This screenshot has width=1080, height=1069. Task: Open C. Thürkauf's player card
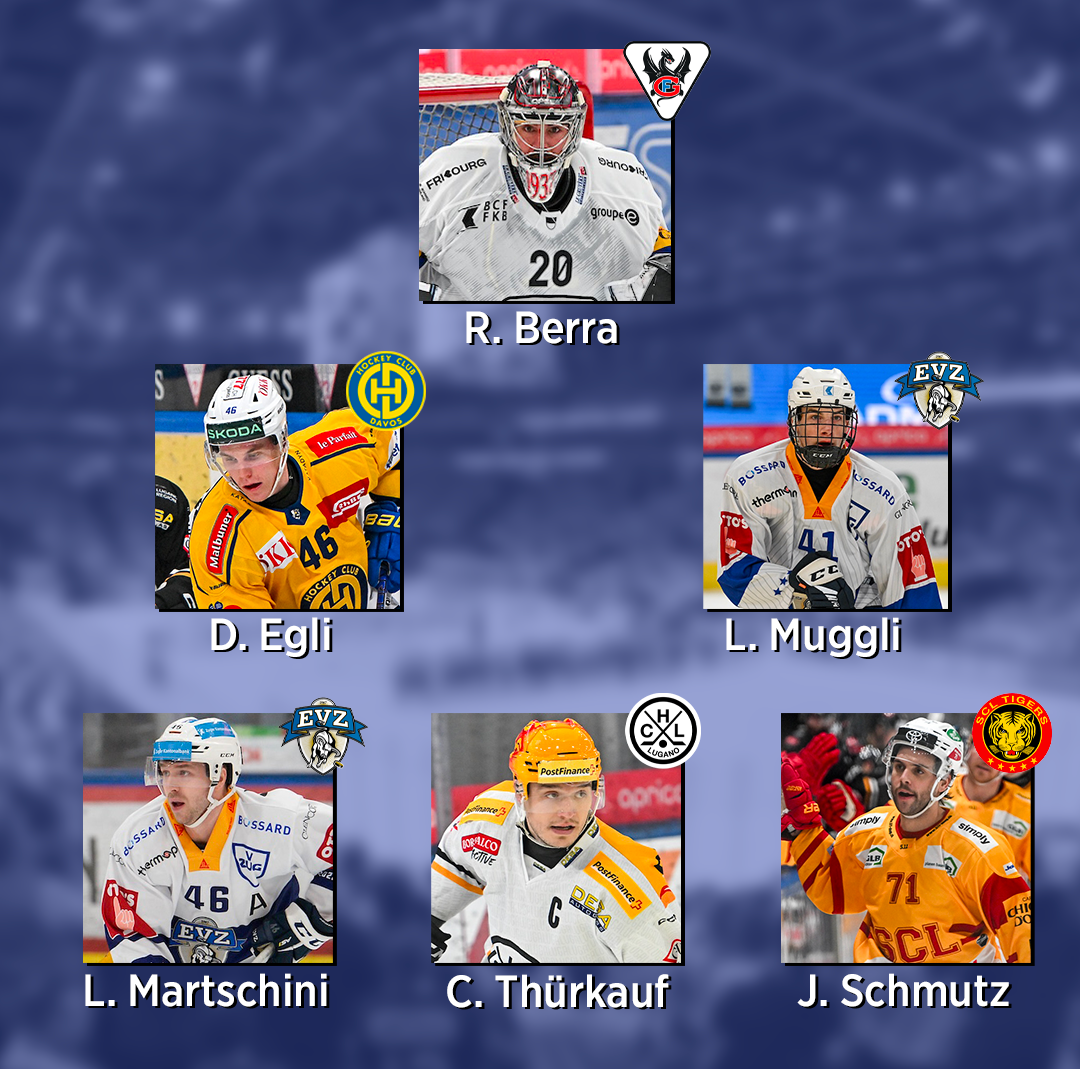point(556,838)
